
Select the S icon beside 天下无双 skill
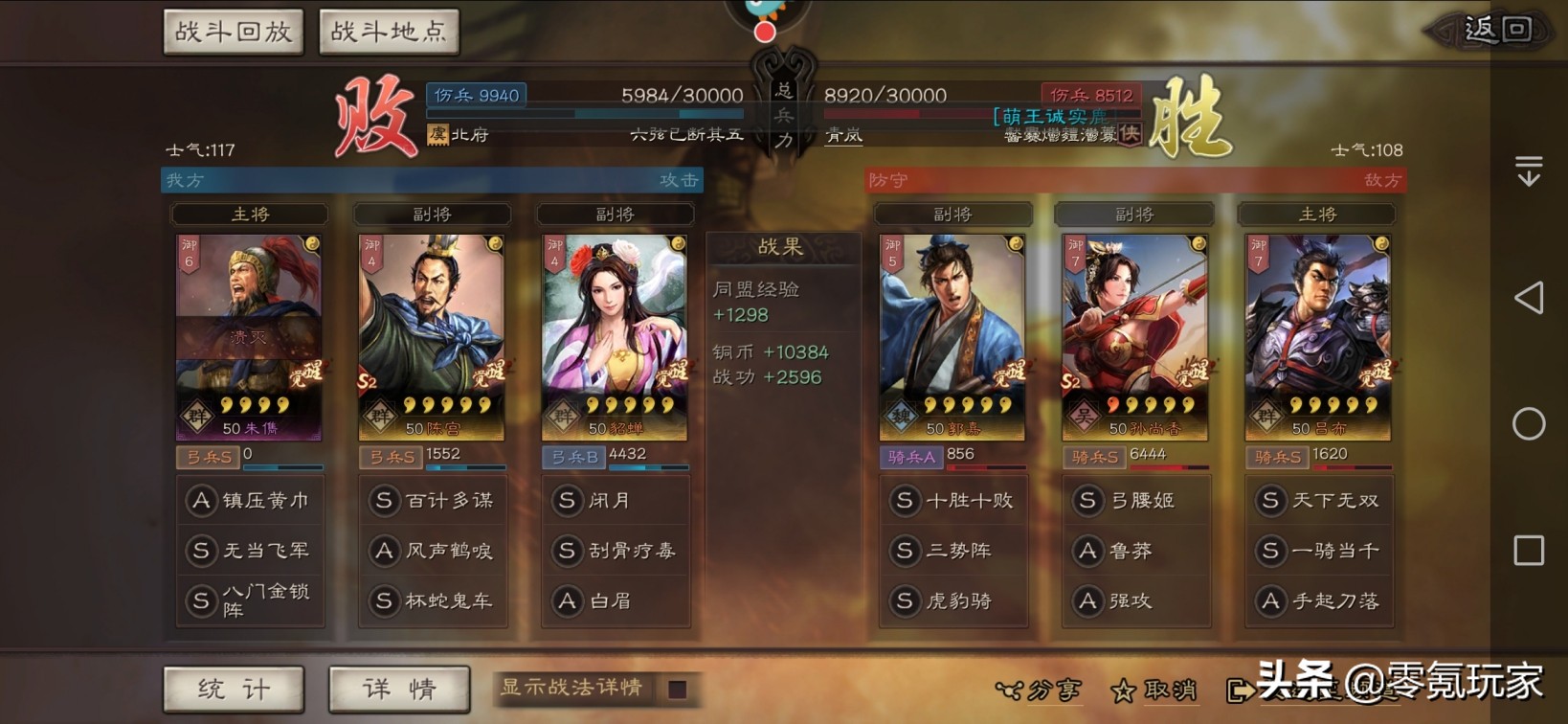(x=1270, y=500)
